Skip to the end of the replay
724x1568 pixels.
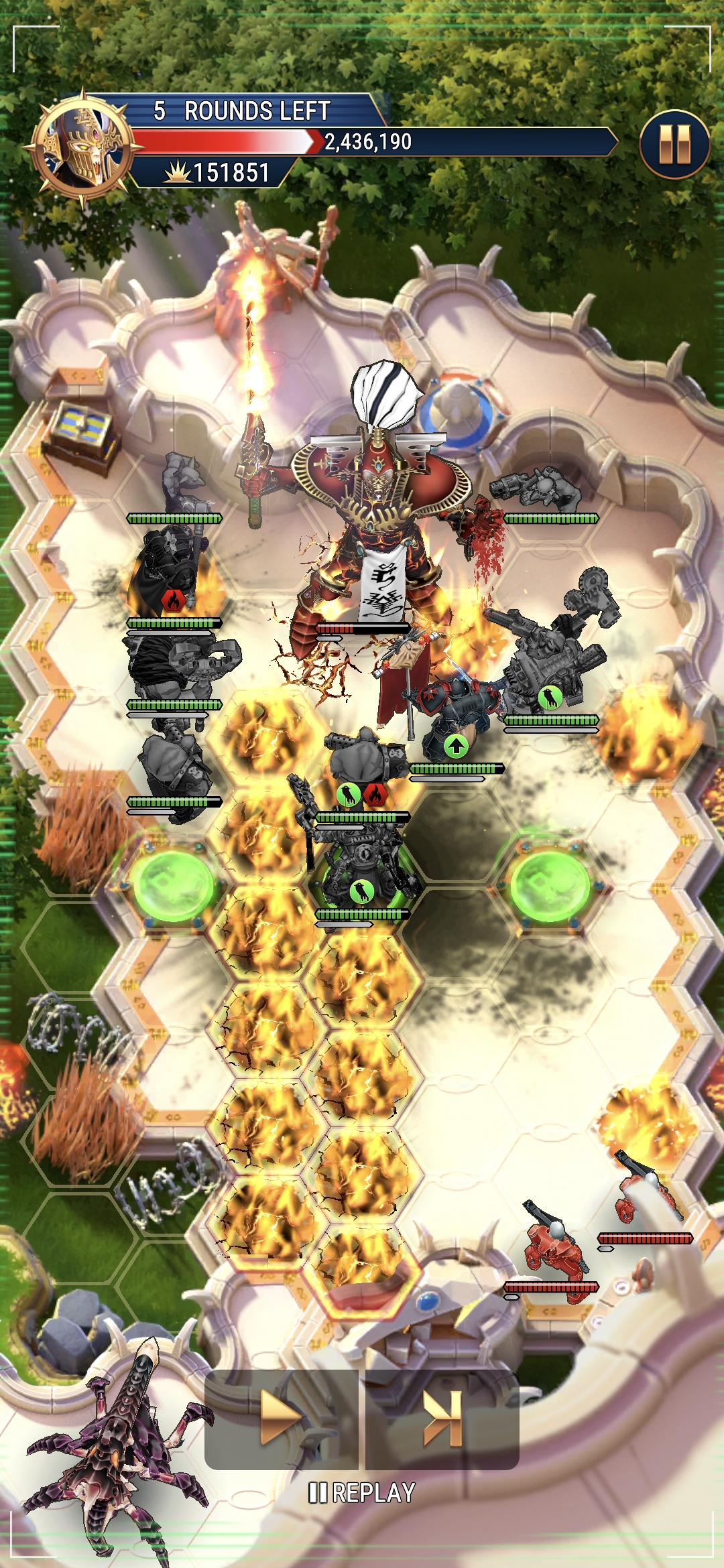(x=442, y=1419)
